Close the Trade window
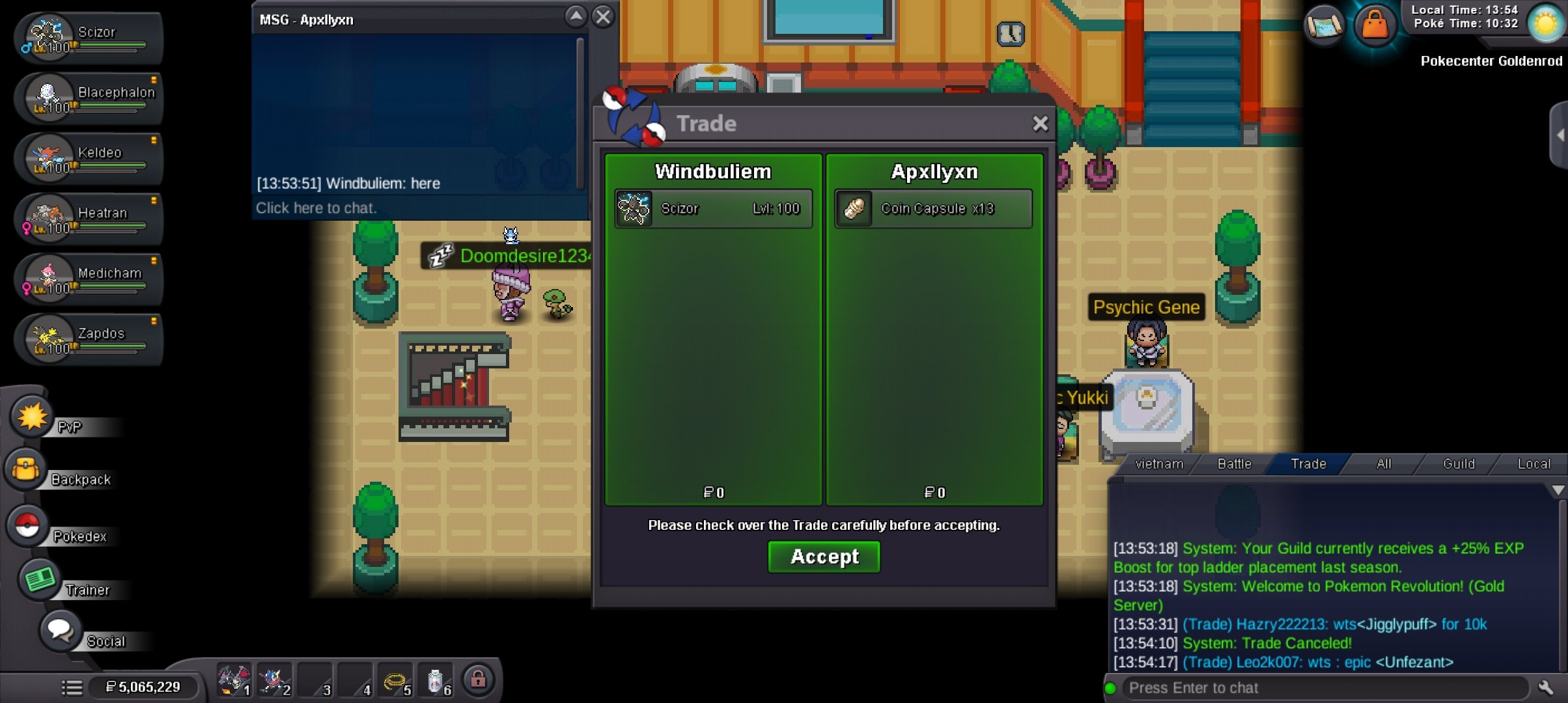 click(x=1040, y=124)
